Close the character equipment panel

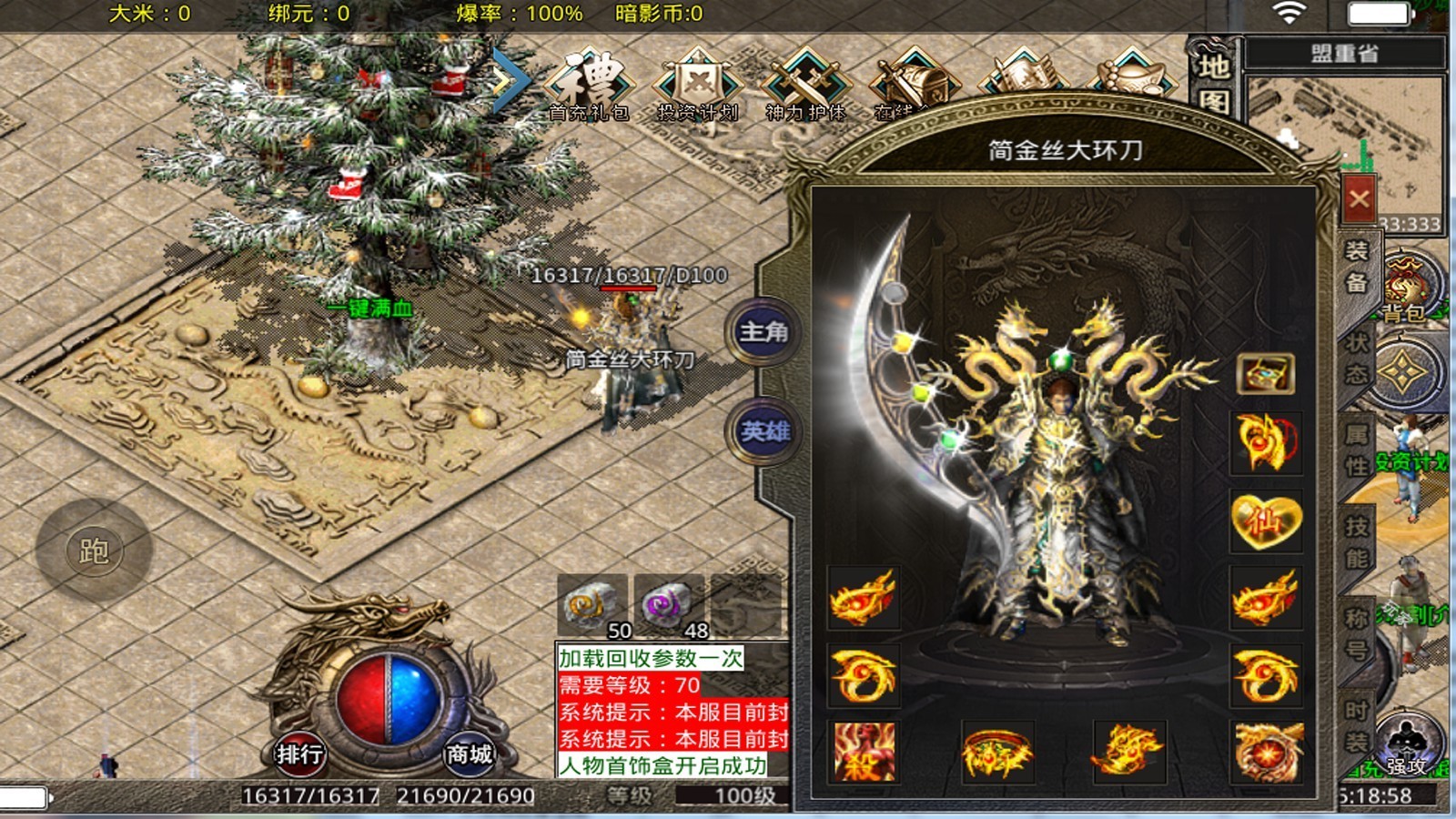pyautogui.click(x=1359, y=198)
